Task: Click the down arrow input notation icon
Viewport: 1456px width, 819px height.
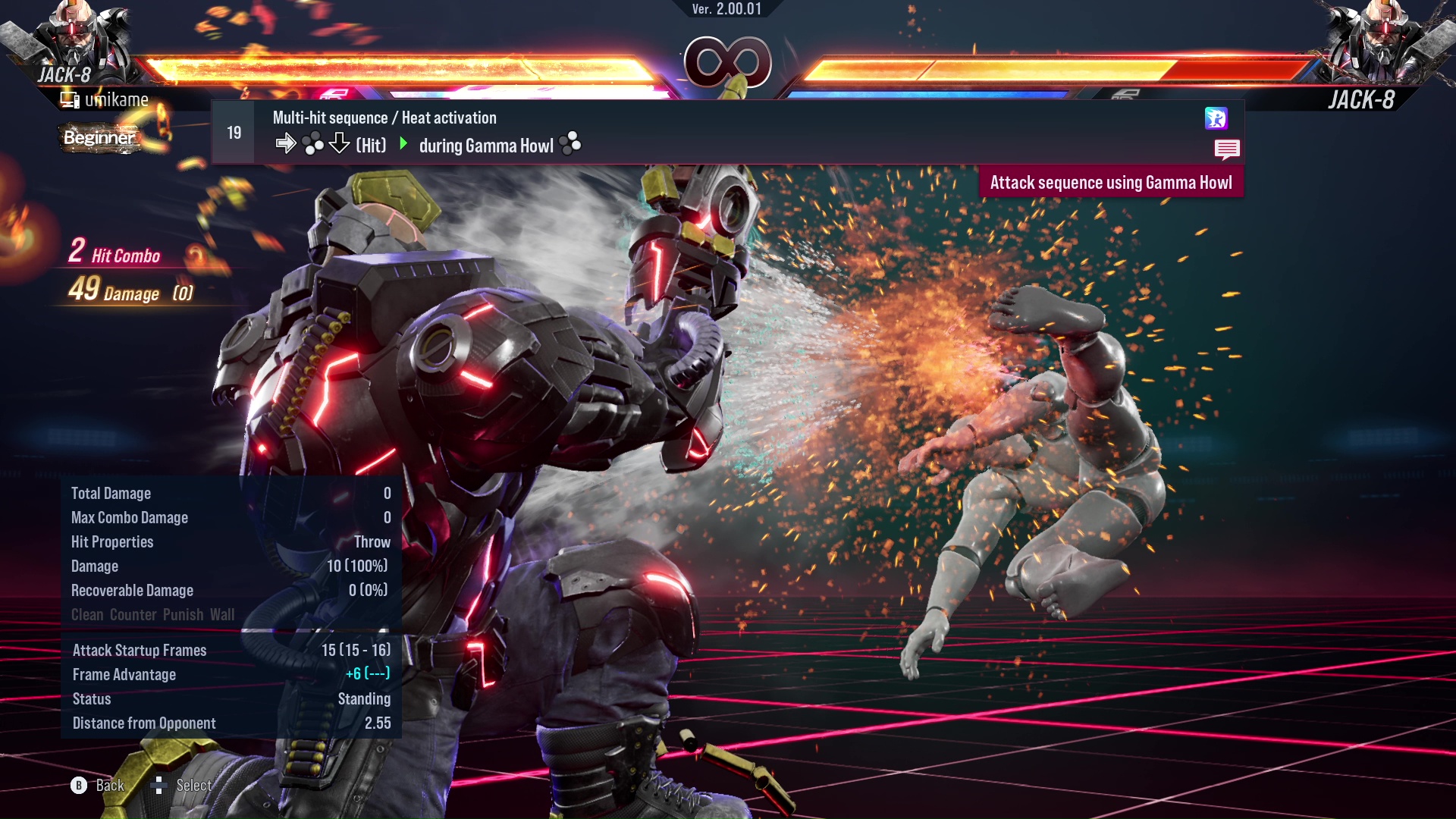Action: 338,143
